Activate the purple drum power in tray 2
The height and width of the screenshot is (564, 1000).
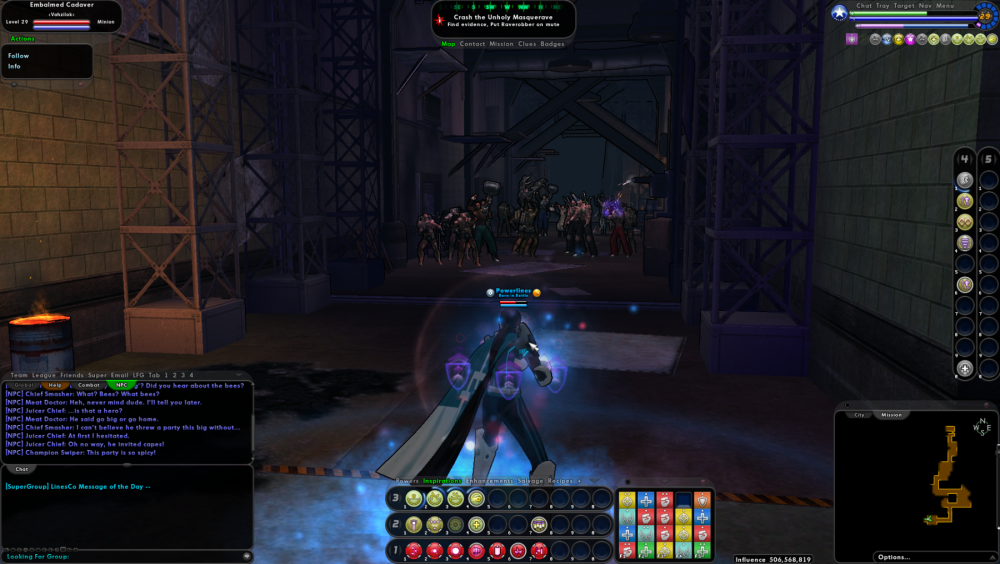coord(539,524)
